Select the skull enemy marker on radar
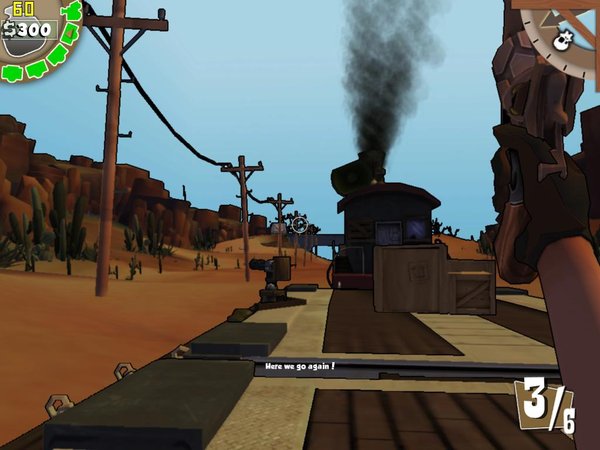 coord(562,41)
